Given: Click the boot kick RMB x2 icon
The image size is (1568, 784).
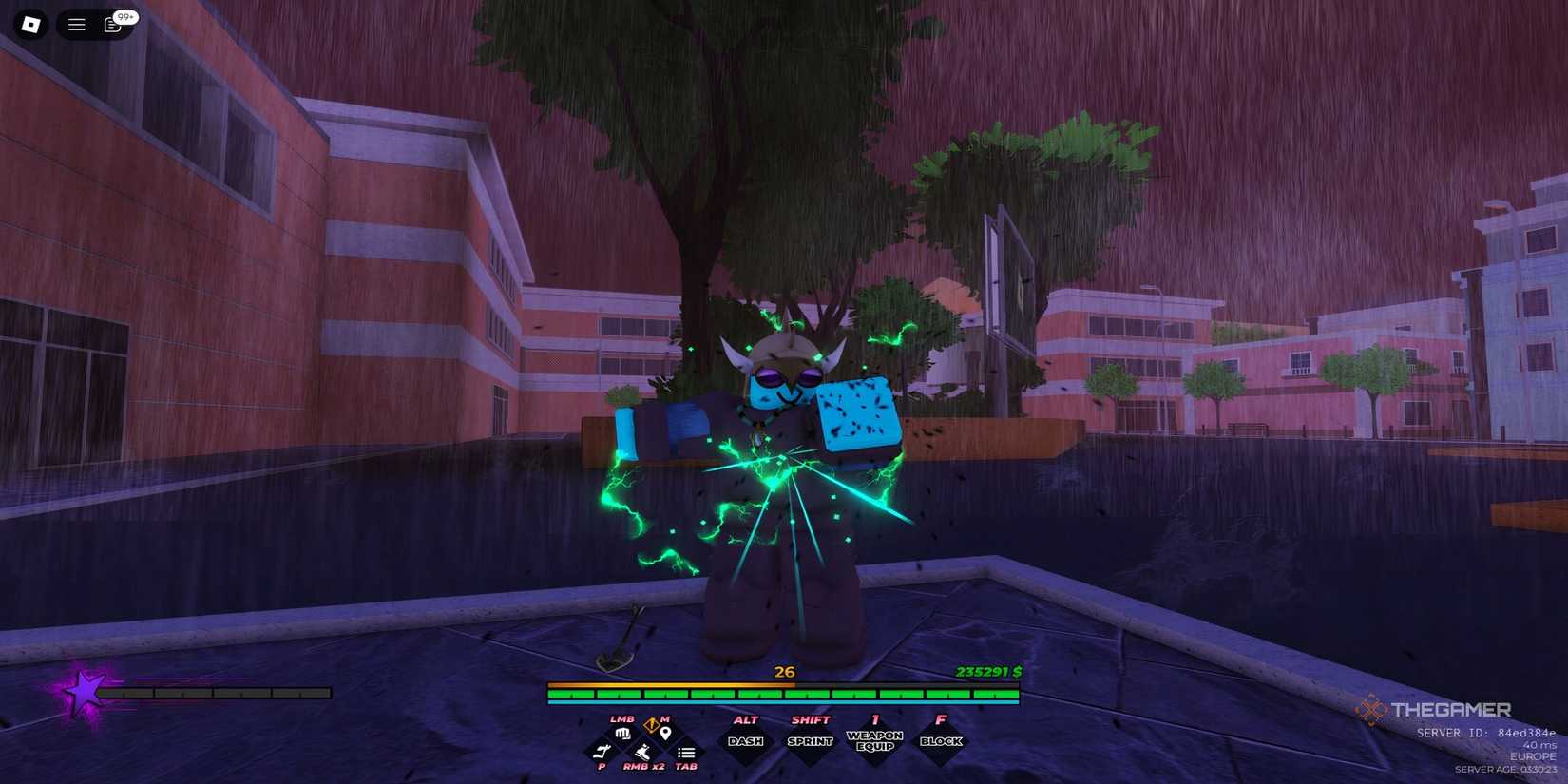Looking at the screenshot, I should 642,753.
